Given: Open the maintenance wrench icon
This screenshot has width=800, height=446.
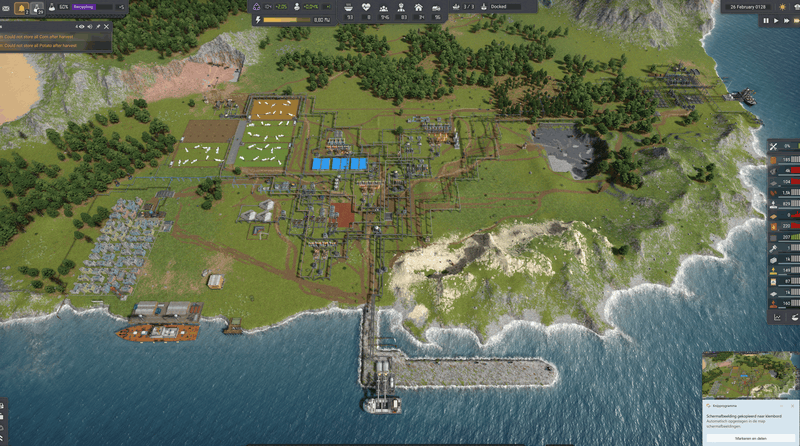Looking at the screenshot, I should (x=774, y=147).
